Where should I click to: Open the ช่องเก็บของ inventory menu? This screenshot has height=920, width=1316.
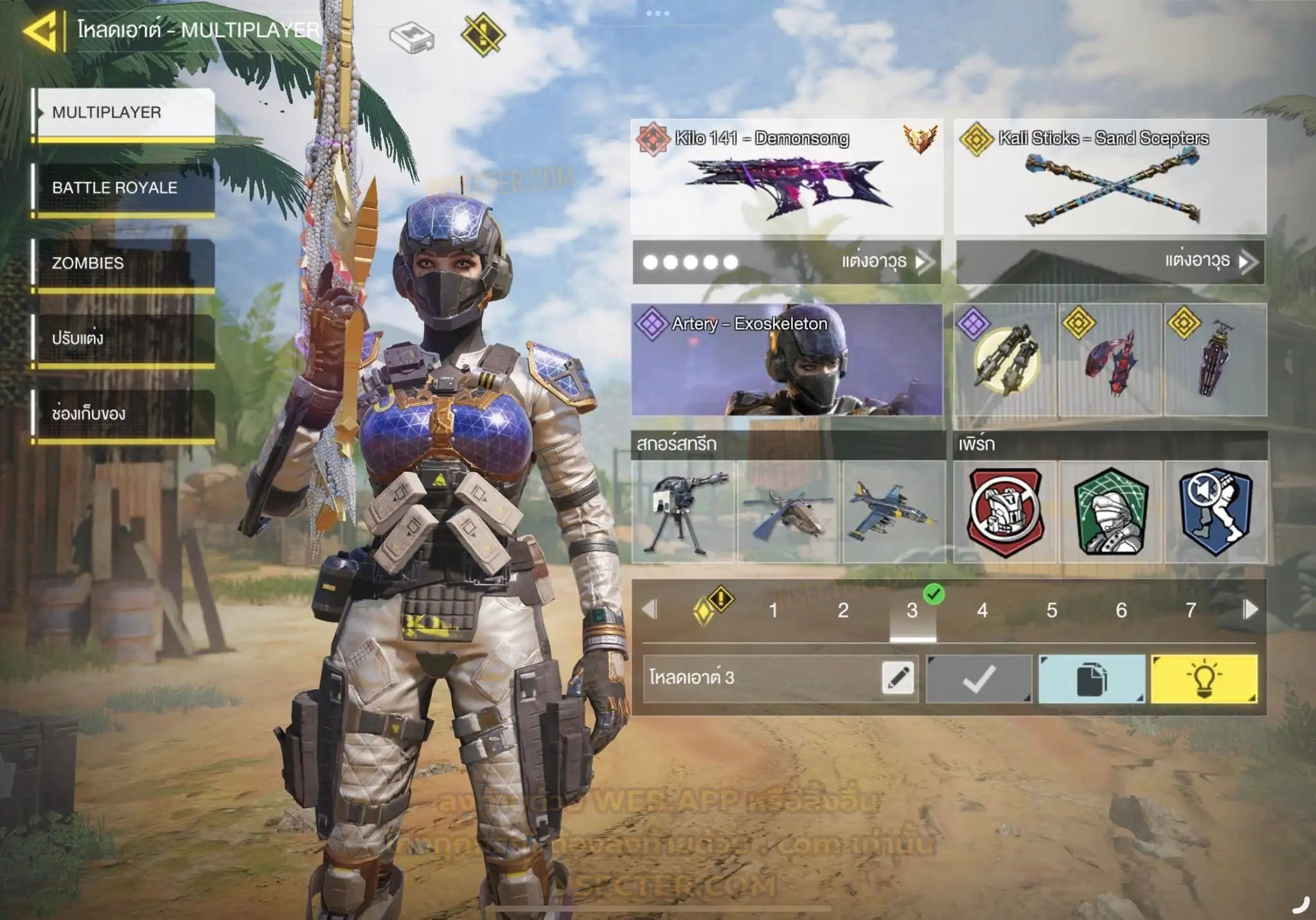point(123,413)
